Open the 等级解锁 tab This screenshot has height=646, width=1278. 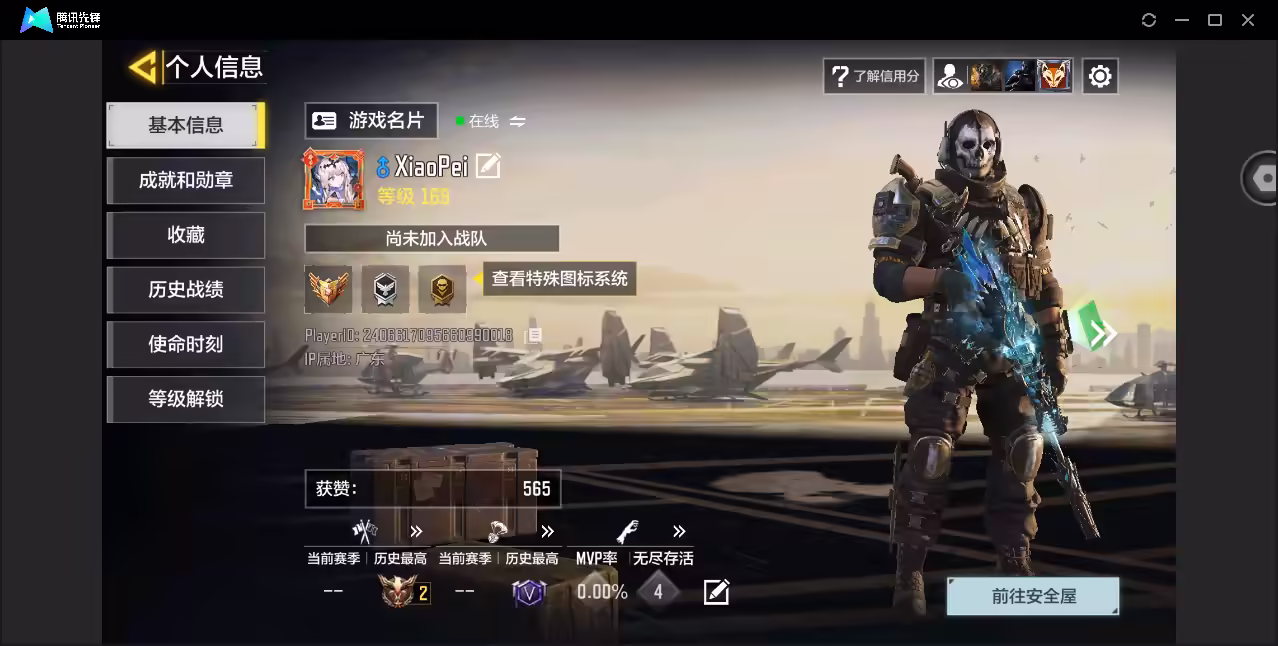(x=186, y=399)
